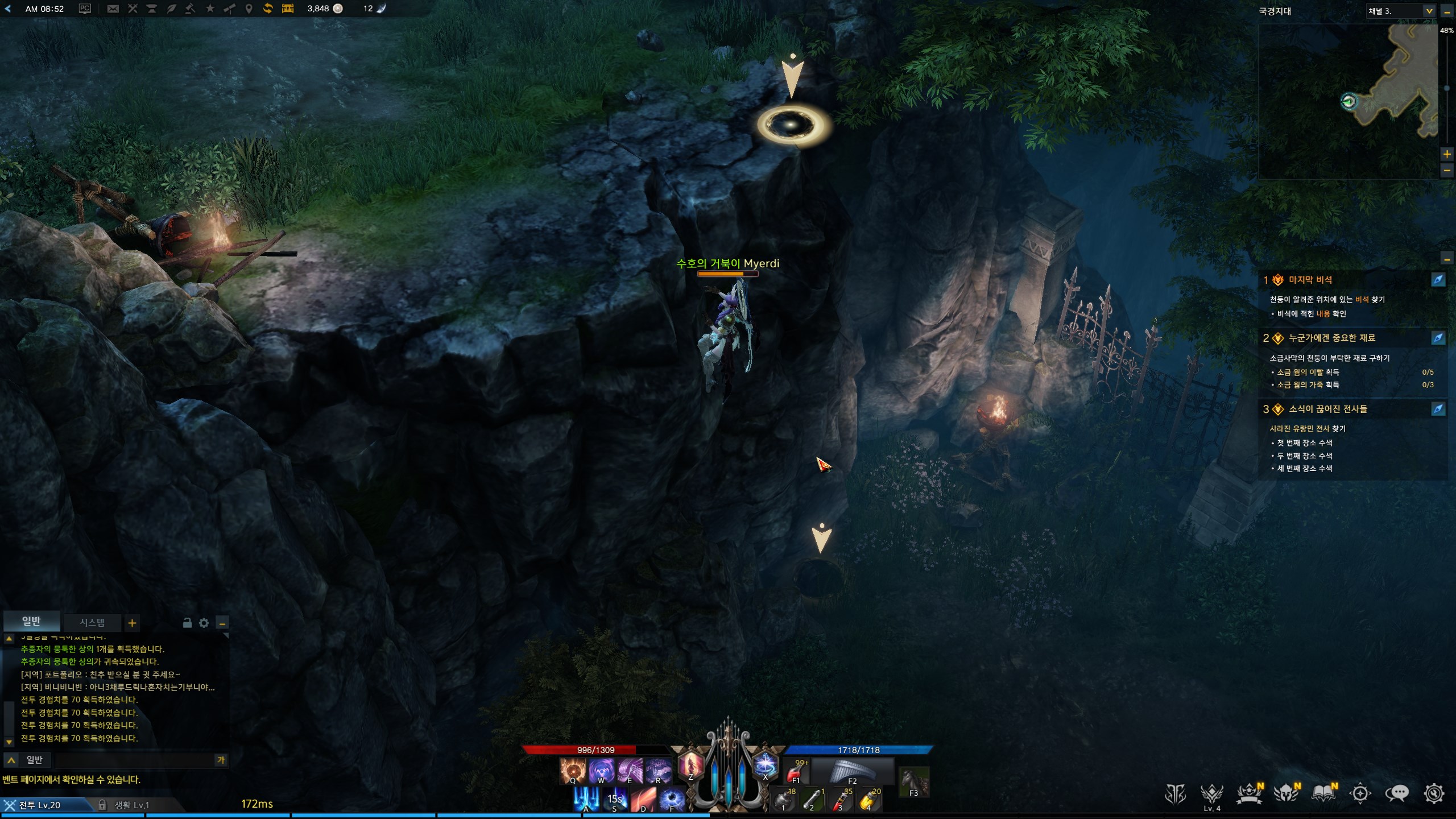Click the auction gavel icon in top bar
The height and width of the screenshot is (819, 1456).
191,9
